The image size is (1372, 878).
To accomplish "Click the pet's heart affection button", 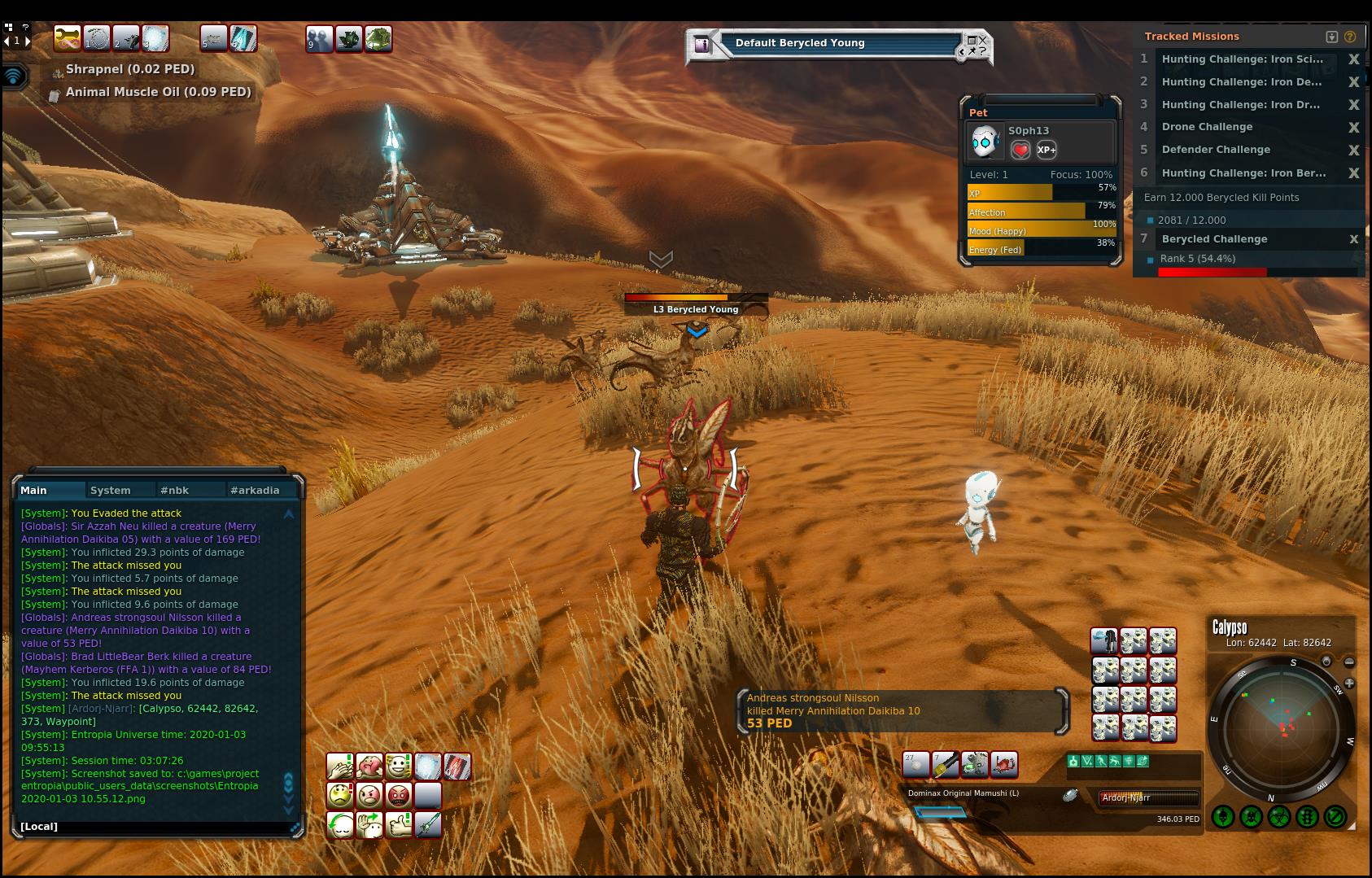I will (x=1020, y=150).
